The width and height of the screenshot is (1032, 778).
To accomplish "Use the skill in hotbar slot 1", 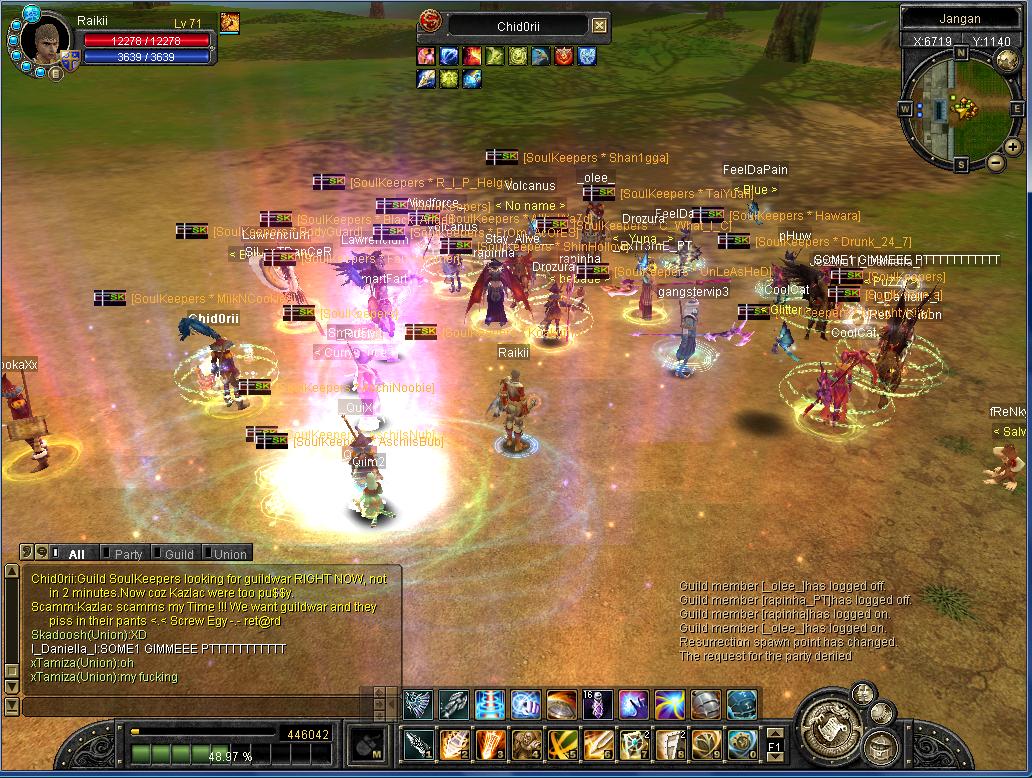I will pos(418,744).
